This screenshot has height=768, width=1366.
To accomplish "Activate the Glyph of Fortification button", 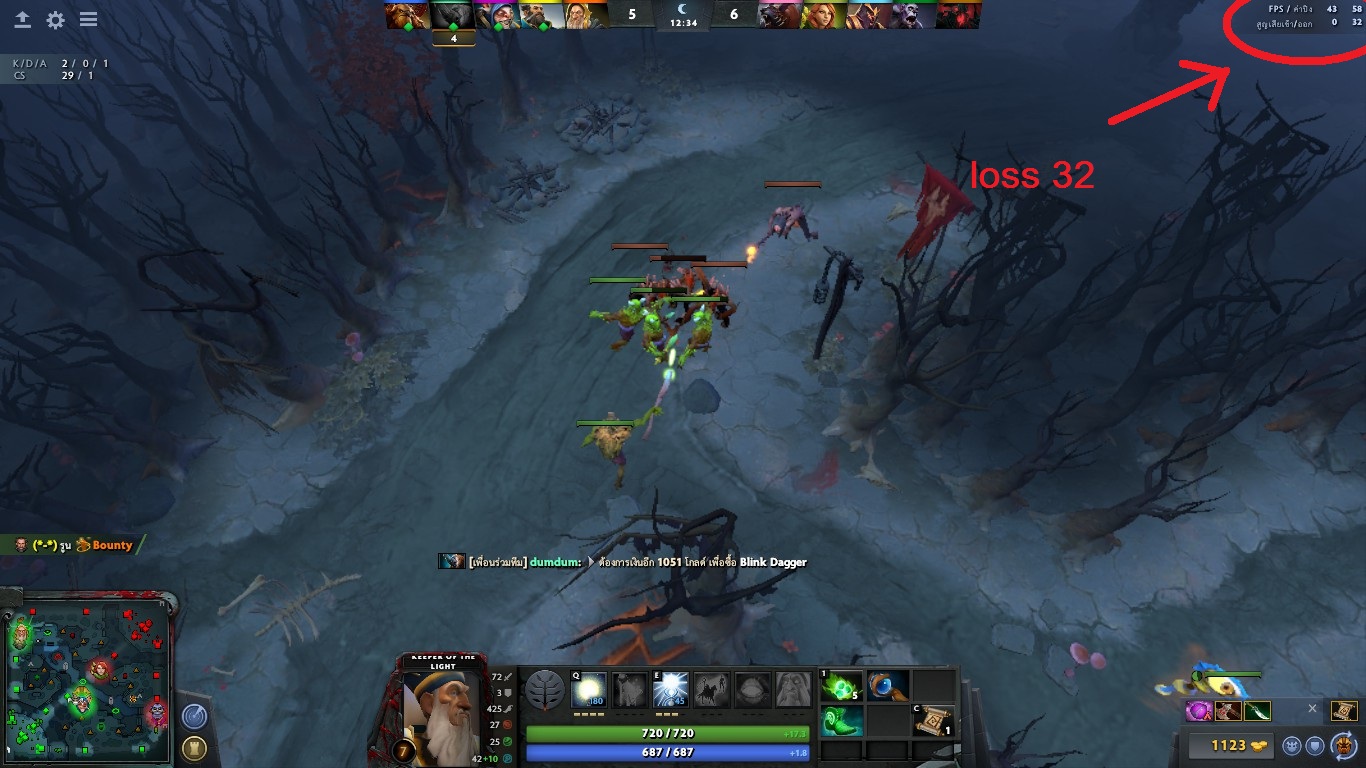I will (x=194, y=748).
